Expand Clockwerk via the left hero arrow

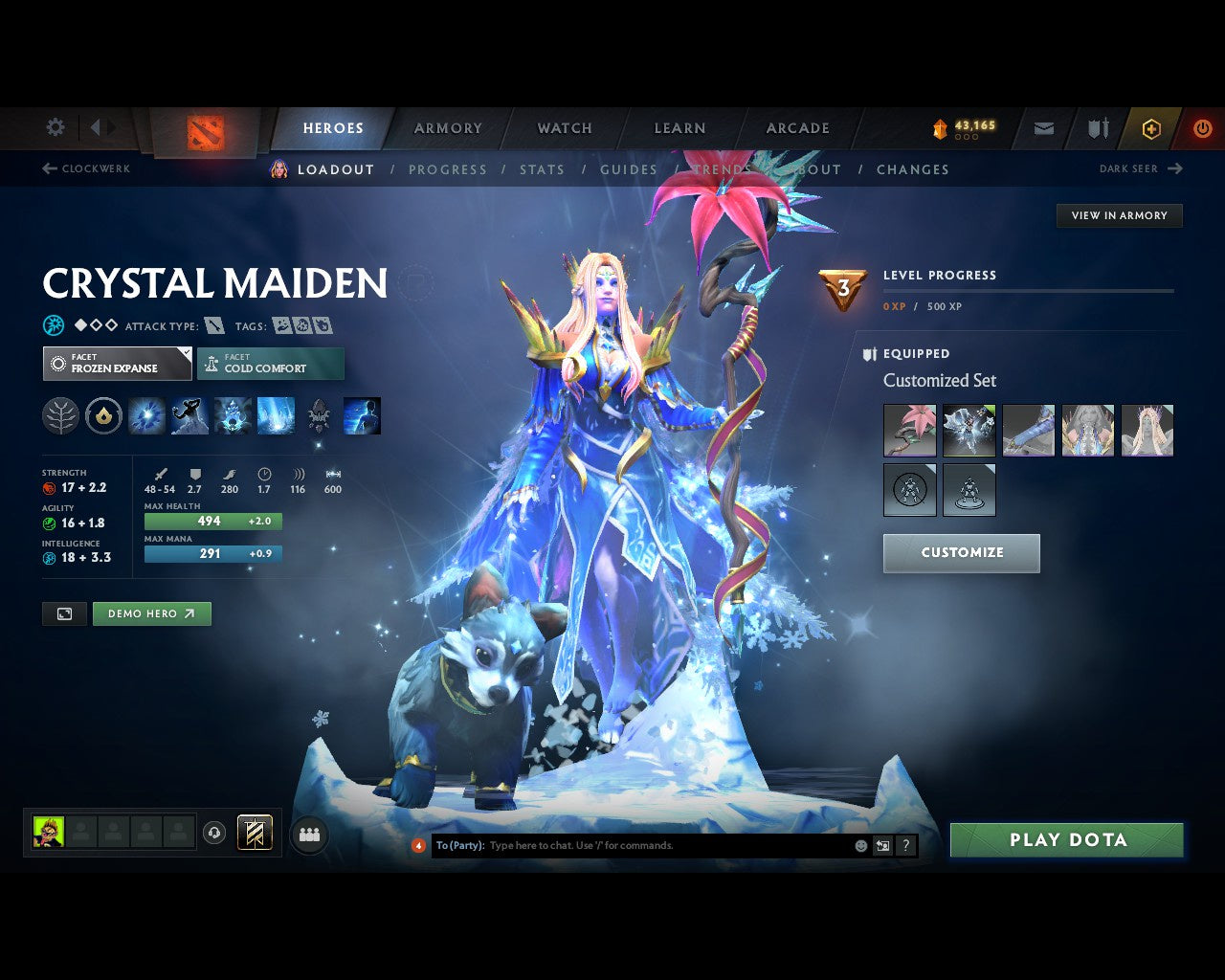click(48, 168)
